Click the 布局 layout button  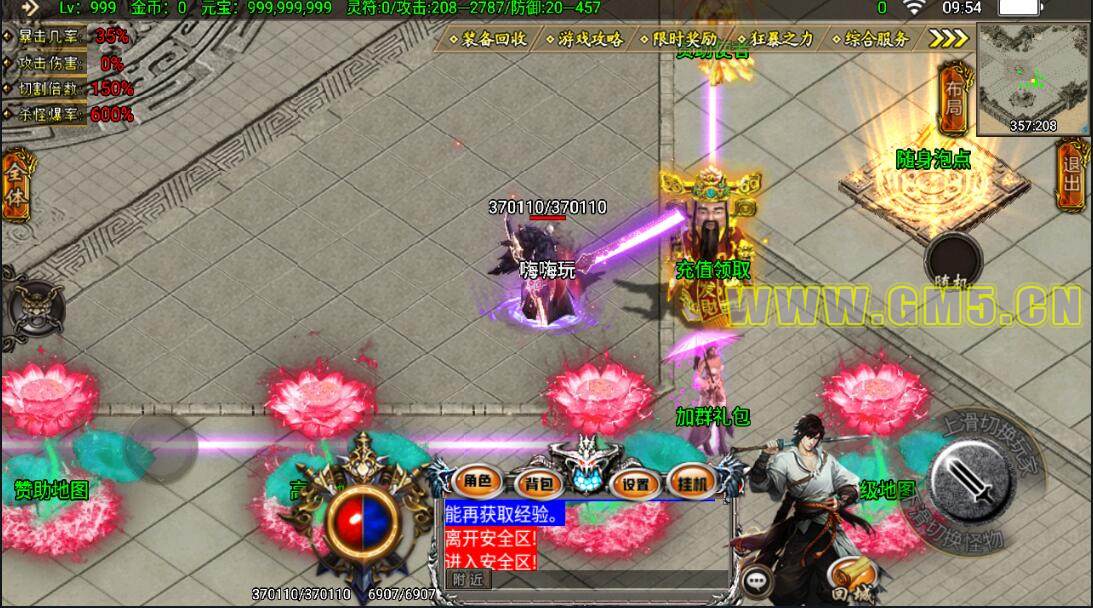tap(953, 97)
